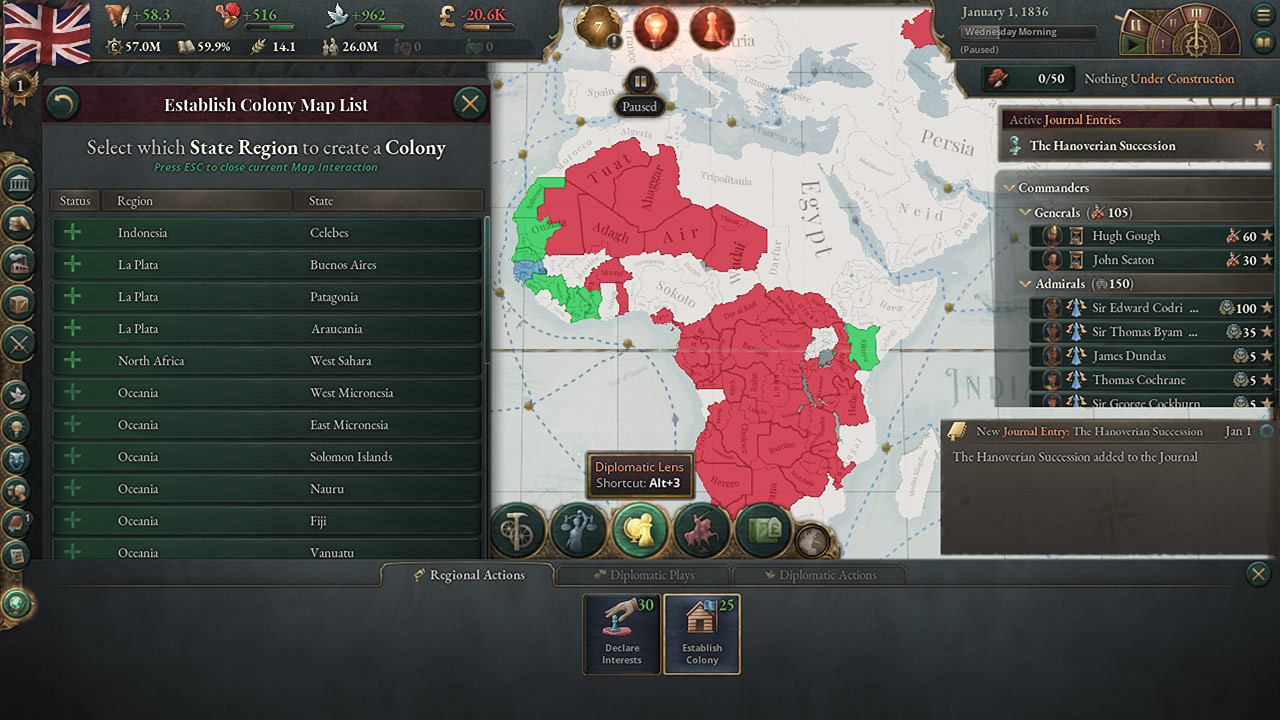Select West Sahara state region row

[x=267, y=361]
